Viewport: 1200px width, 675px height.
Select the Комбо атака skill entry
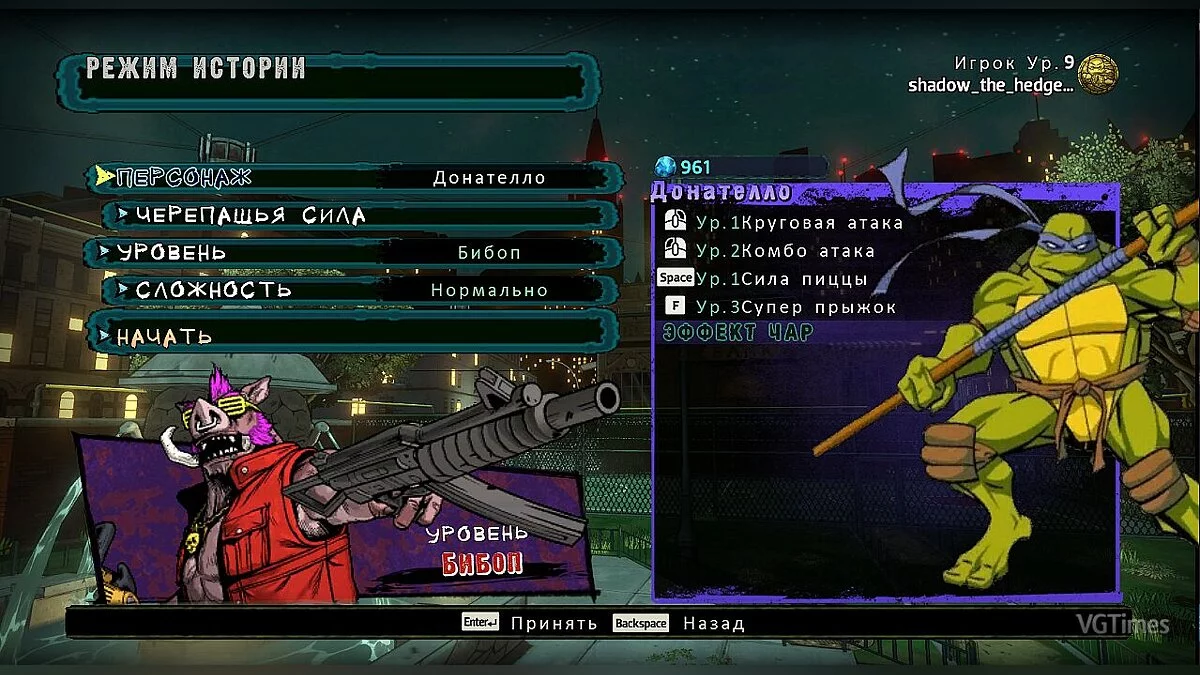785,250
